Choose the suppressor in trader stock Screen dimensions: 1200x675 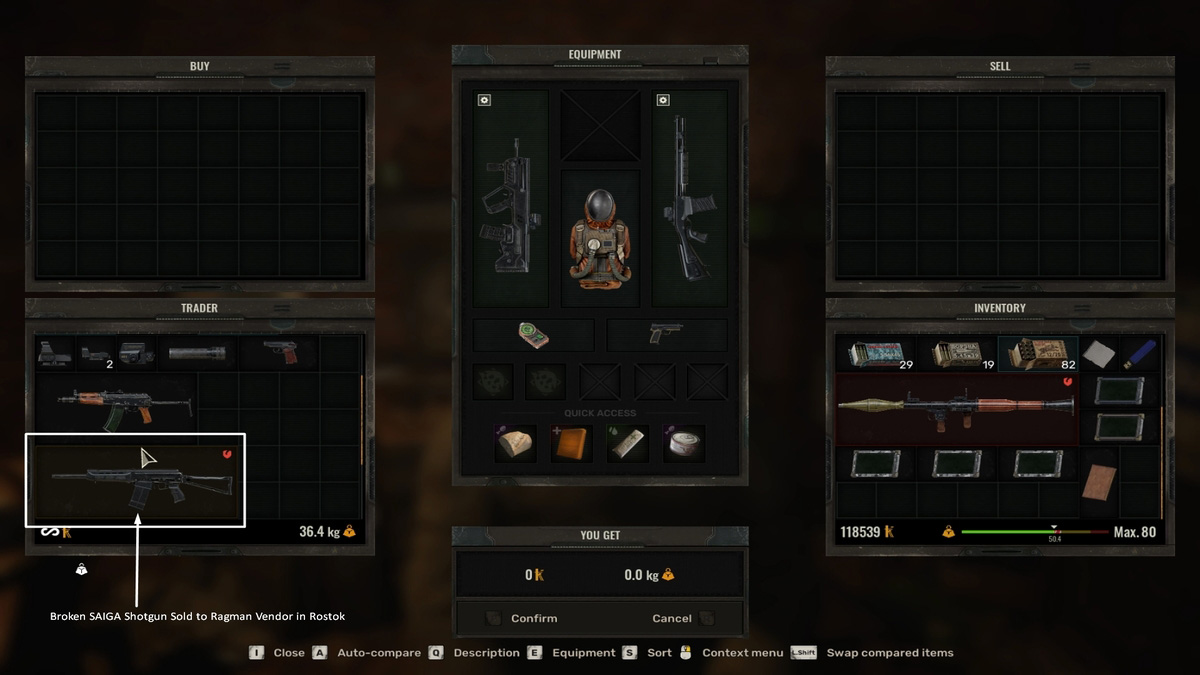click(197, 353)
